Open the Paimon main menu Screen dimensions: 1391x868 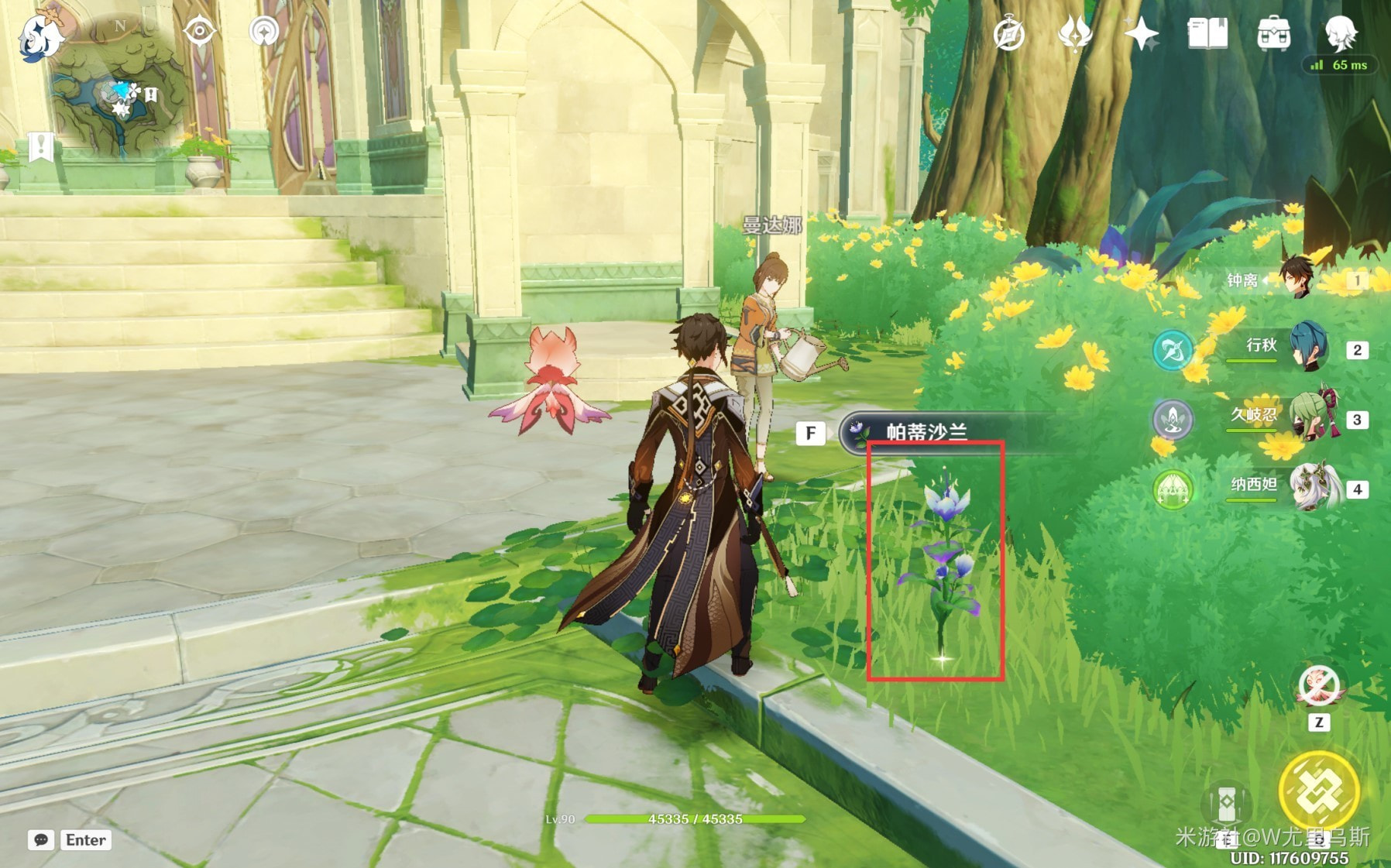[40, 36]
